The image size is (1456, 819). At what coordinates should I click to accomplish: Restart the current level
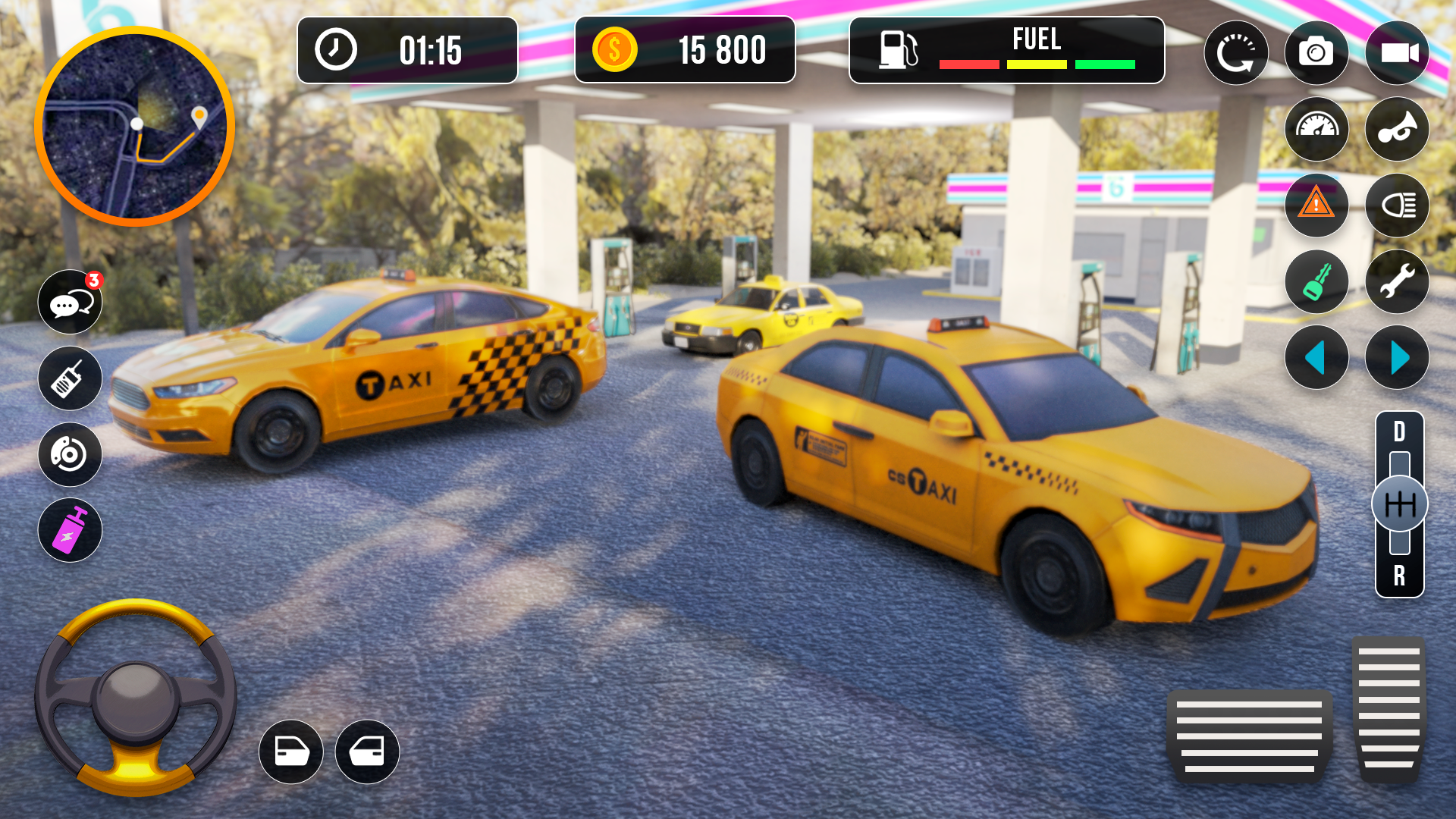1237,52
